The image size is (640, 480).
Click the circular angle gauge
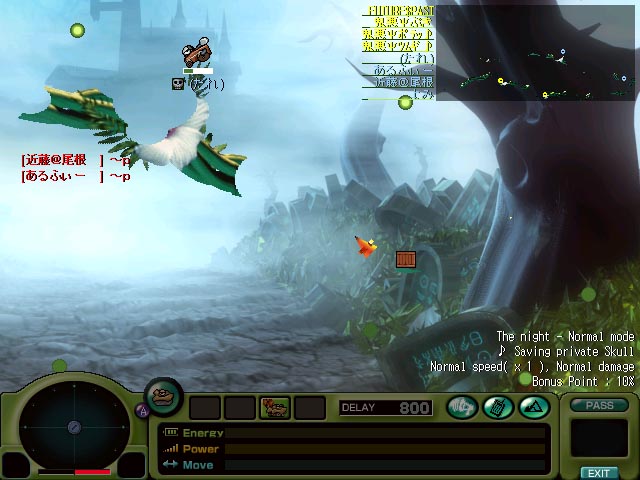73,427
